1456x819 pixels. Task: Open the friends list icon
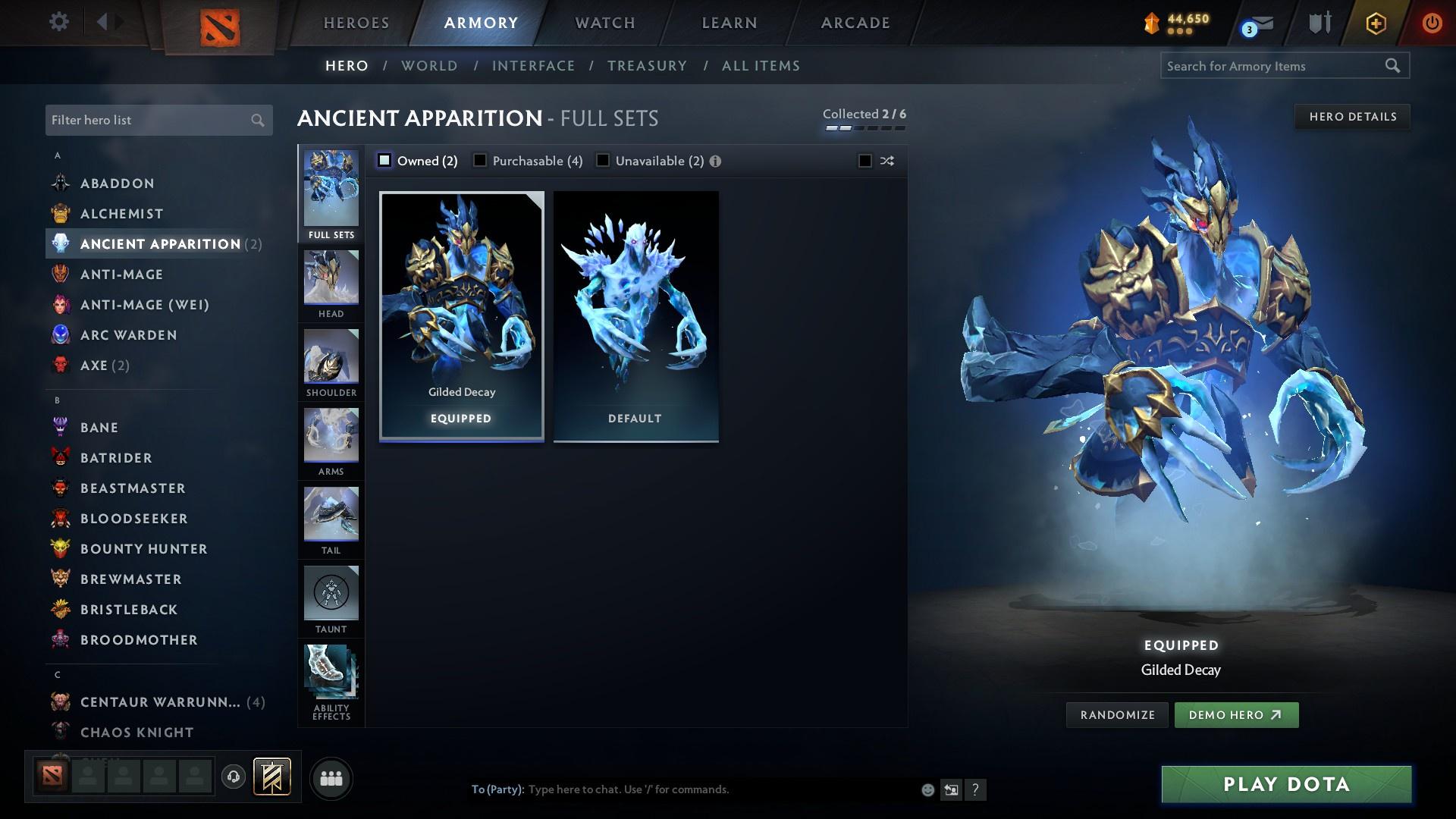click(330, 778)
